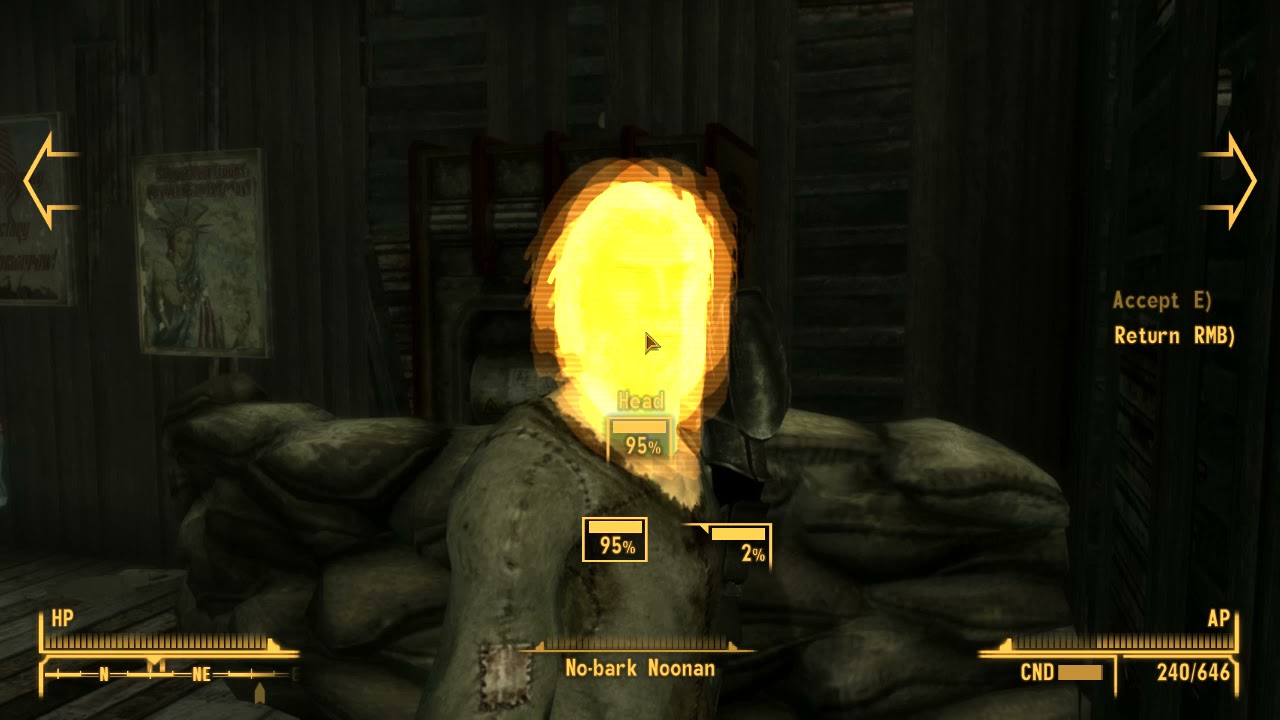Image resolution: width=1280 pixels, height=720 pixels.
Task: Click Return to exit targeting mode
Action: [x=1174, y=336]
